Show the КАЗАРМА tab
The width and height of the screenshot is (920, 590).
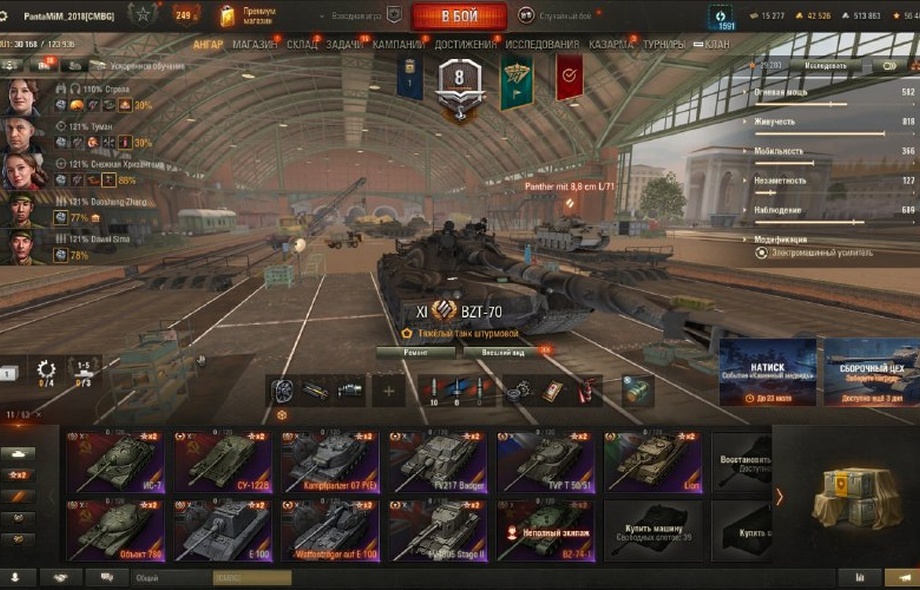pyautogui.click(x=610, y=45)
